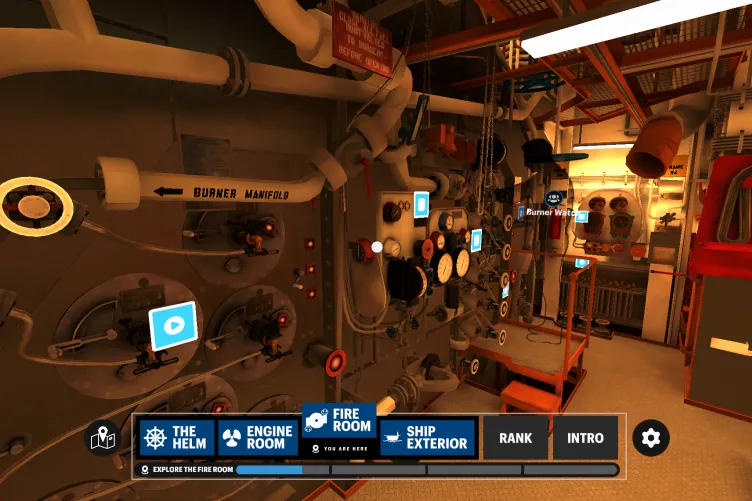752x501 pixels.
Task: Replay the Intro
Action: click(585, 438)
